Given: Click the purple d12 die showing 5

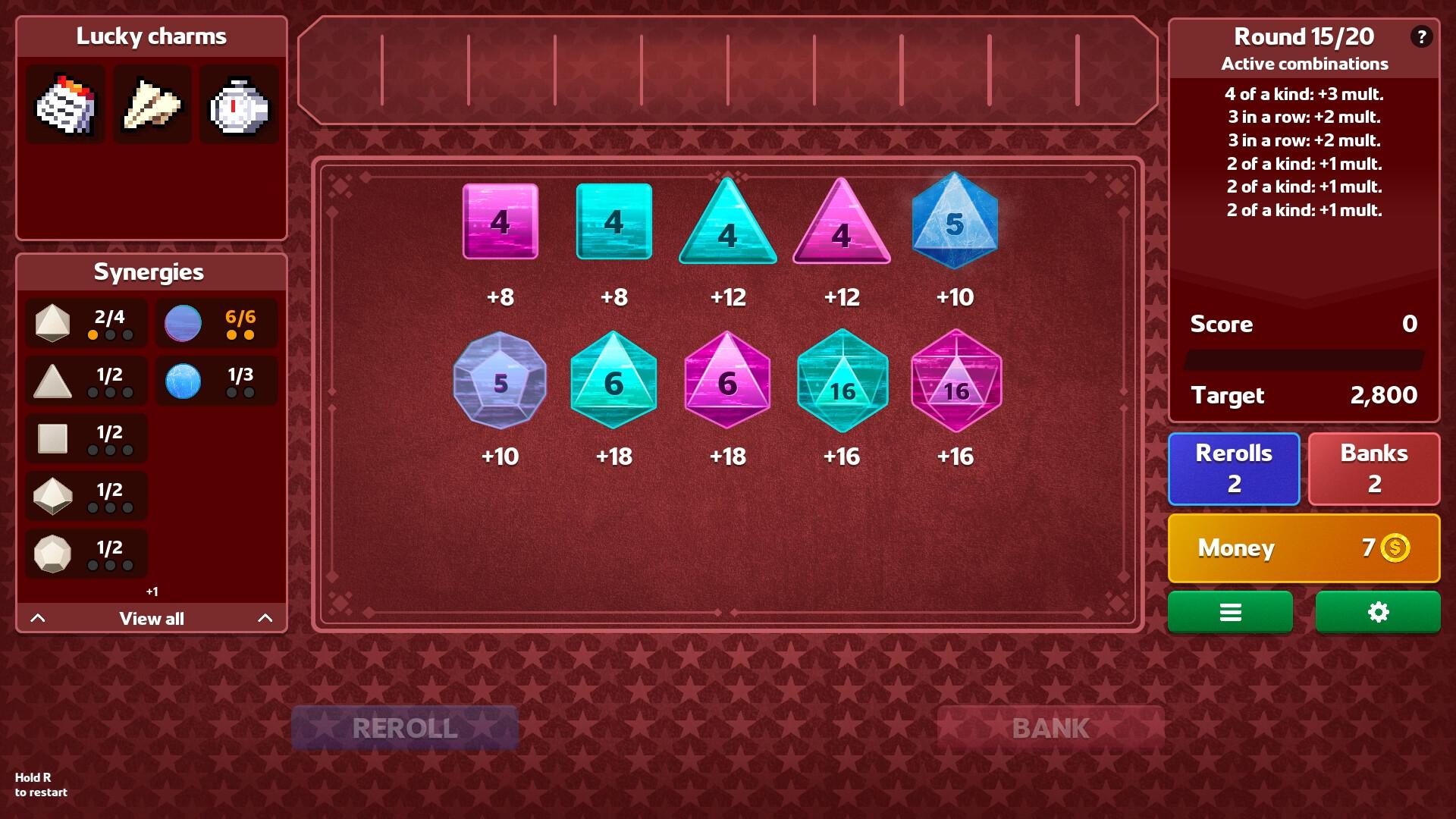Looking at the screenshot, I should (499, 383).
